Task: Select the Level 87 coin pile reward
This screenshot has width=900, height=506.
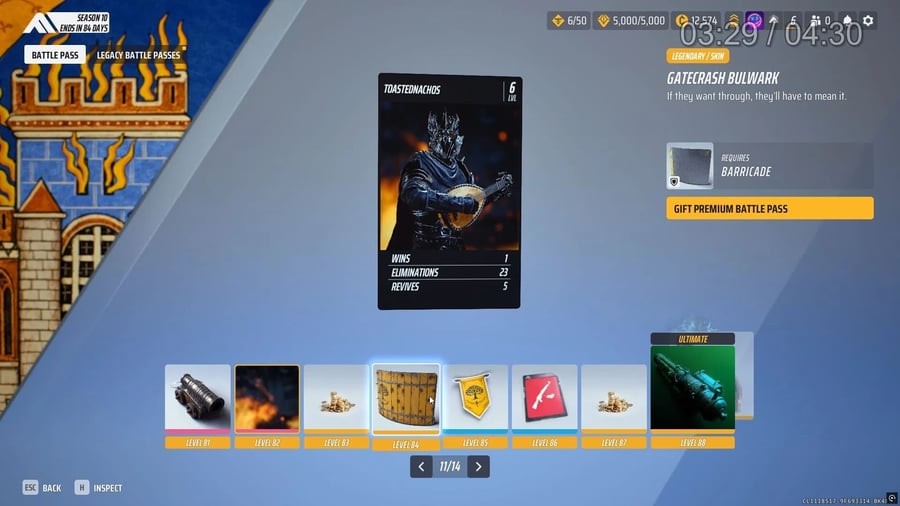Action: 614,398
